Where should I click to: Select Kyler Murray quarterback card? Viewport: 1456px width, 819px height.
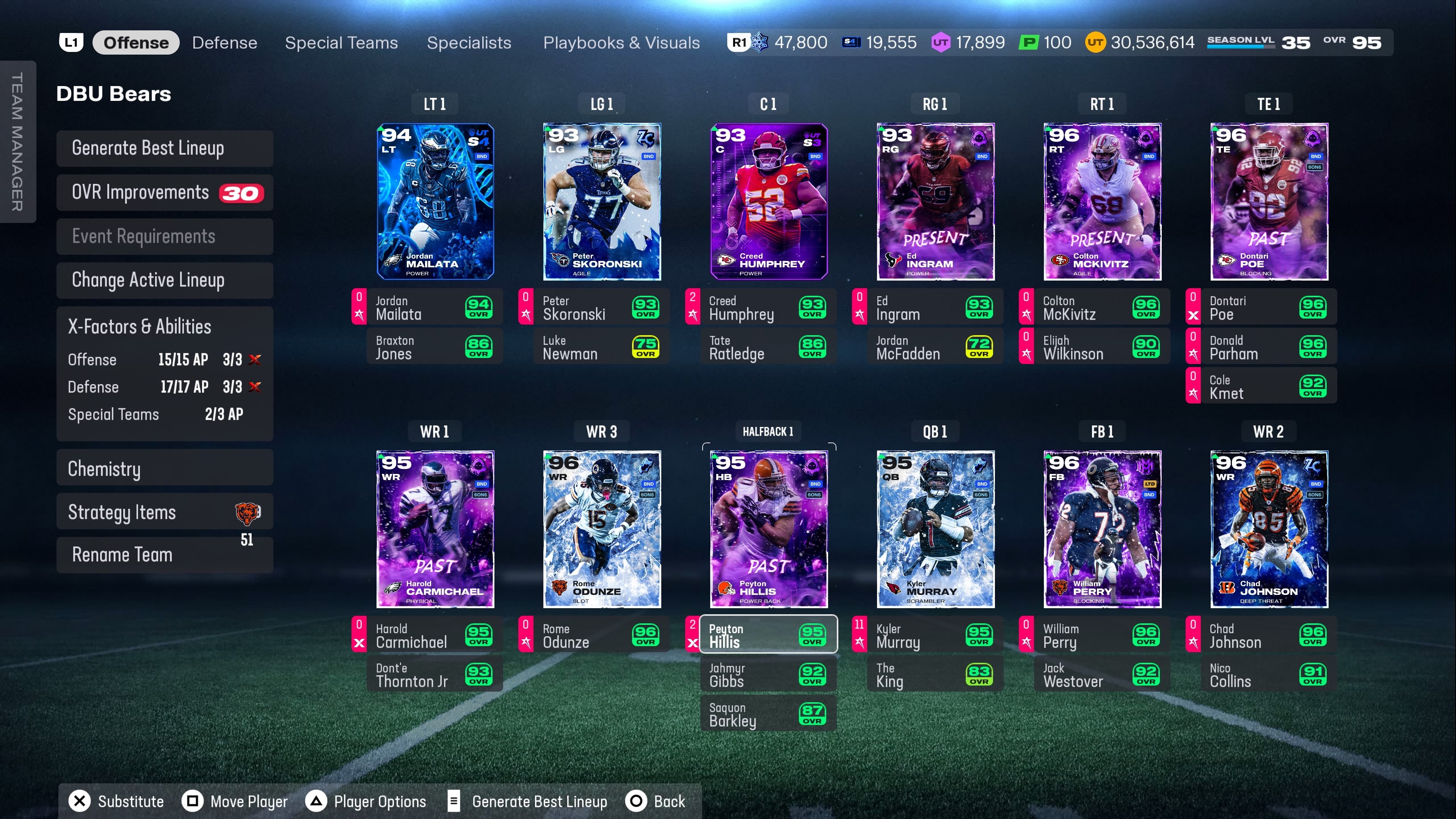(x=935, y=529)
